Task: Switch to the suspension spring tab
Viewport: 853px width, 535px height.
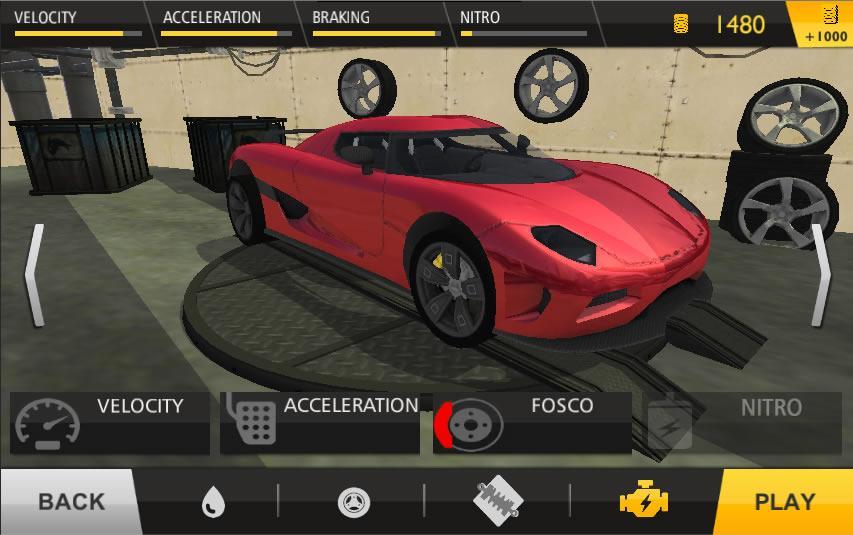Action: click(x=497, y=500)
